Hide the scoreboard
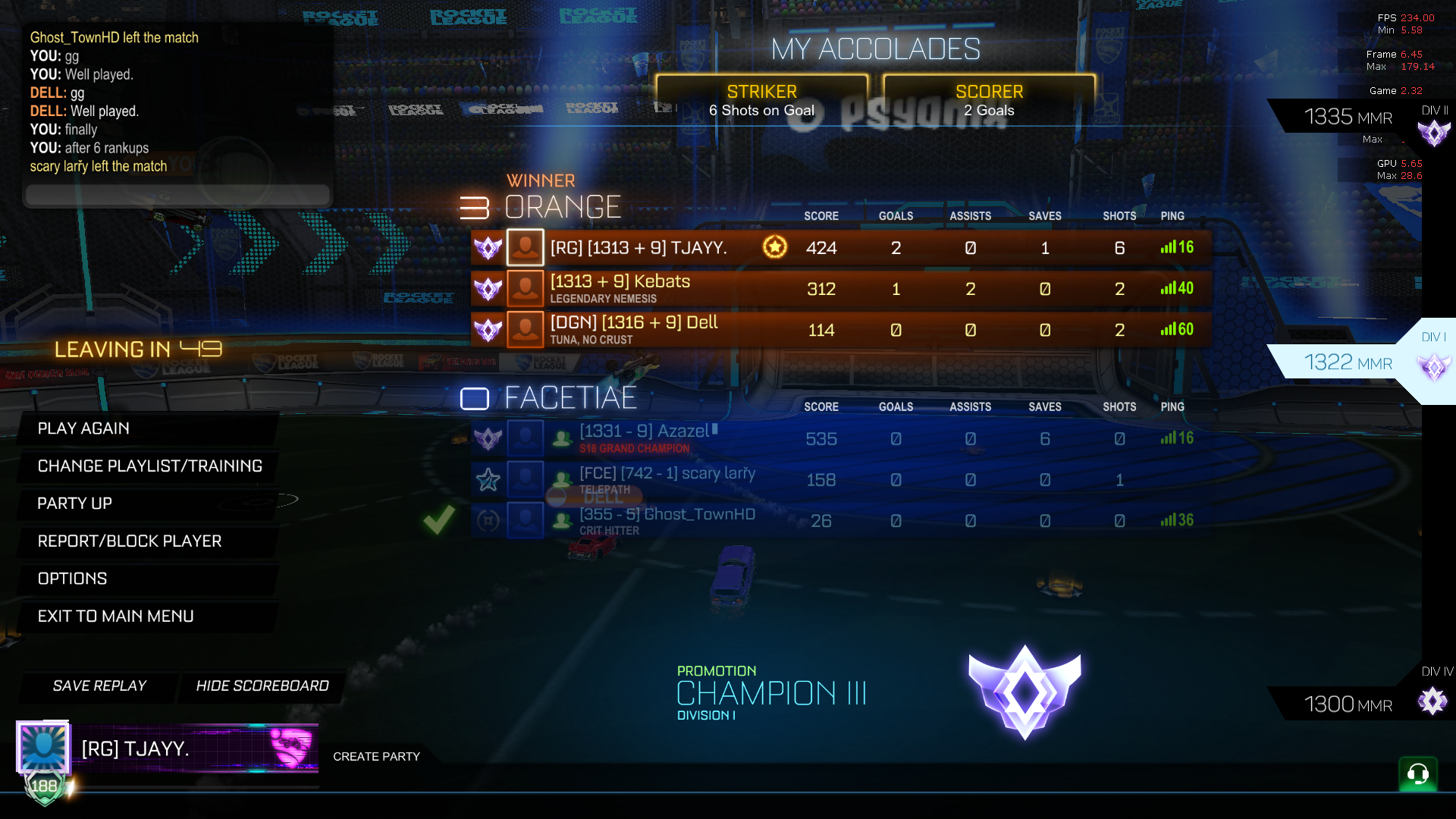The height and width of the screenshot is (819, 1456). click(262, 686)
